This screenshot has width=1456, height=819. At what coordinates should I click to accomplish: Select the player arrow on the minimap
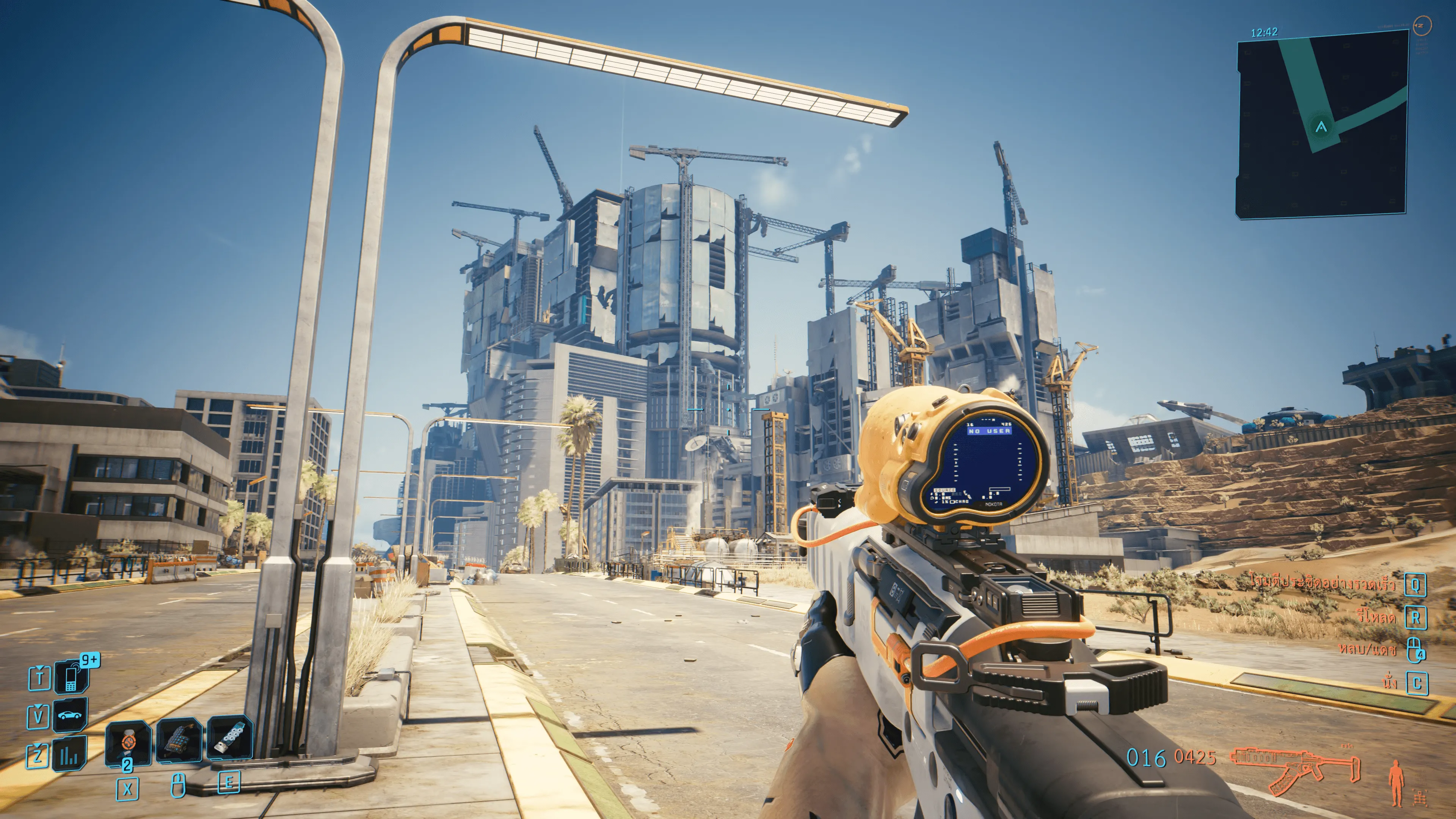coord(1321,127)
